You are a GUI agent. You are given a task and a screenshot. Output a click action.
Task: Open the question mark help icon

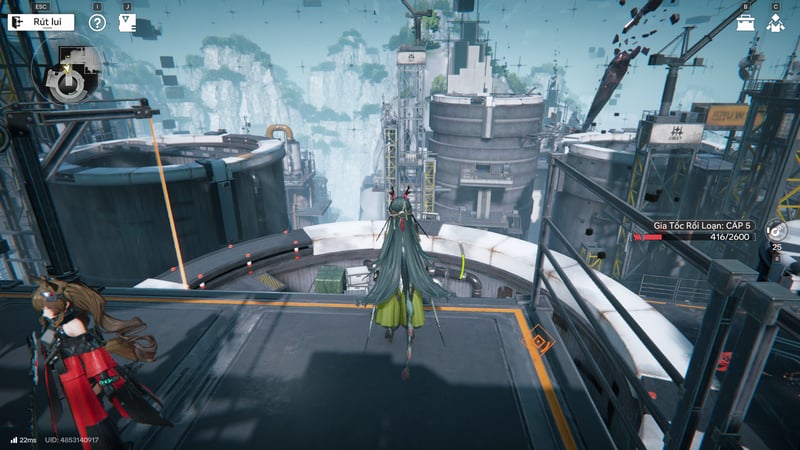point(97,22)
